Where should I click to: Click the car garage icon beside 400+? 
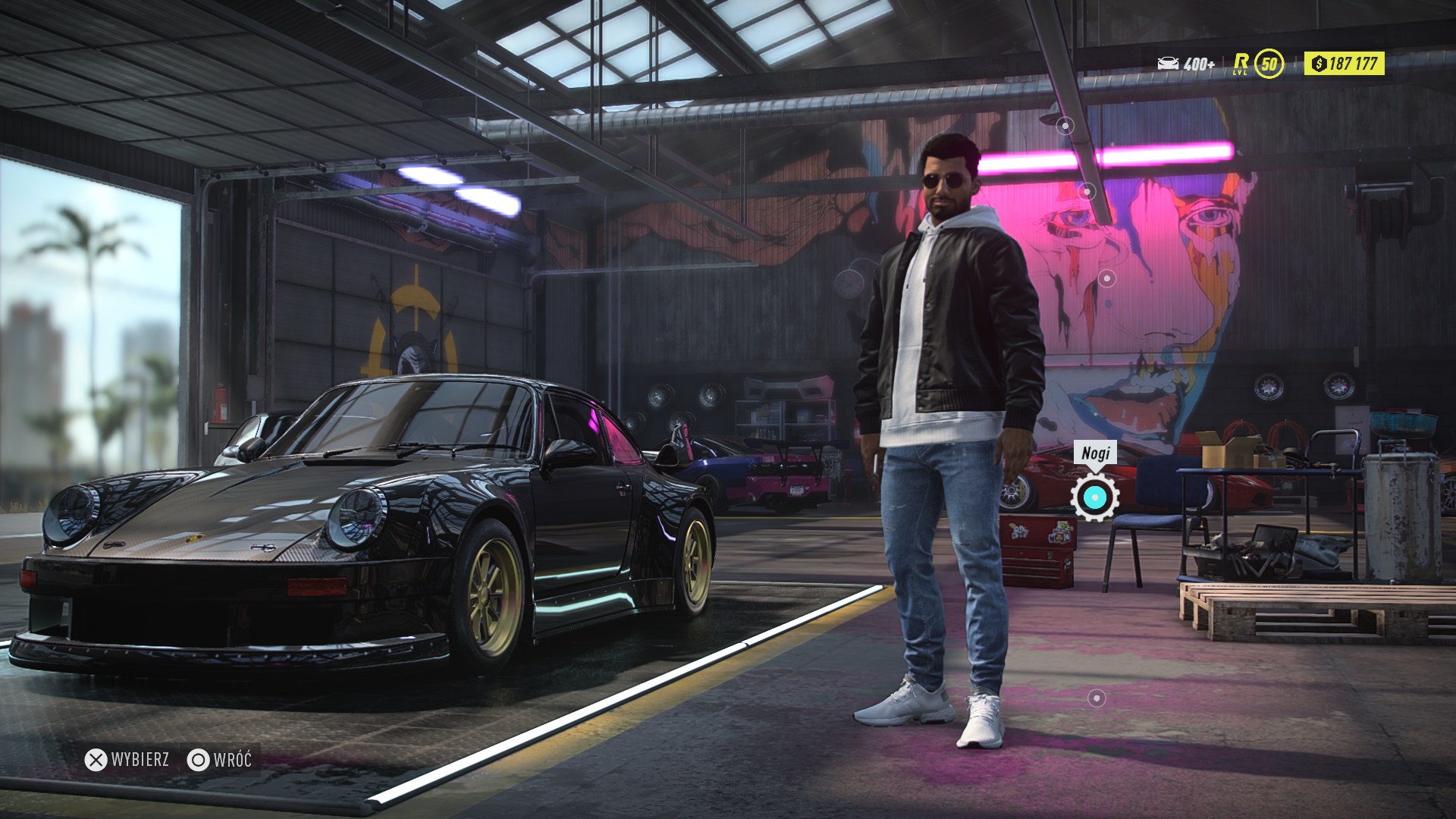pyautogui.click(x=1168, y=61)
